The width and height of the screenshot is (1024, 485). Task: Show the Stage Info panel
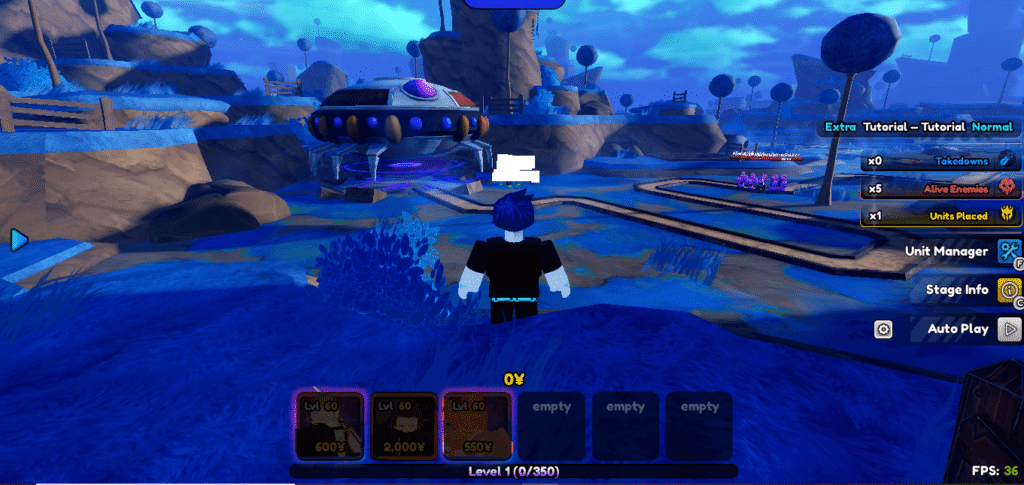1008,290
